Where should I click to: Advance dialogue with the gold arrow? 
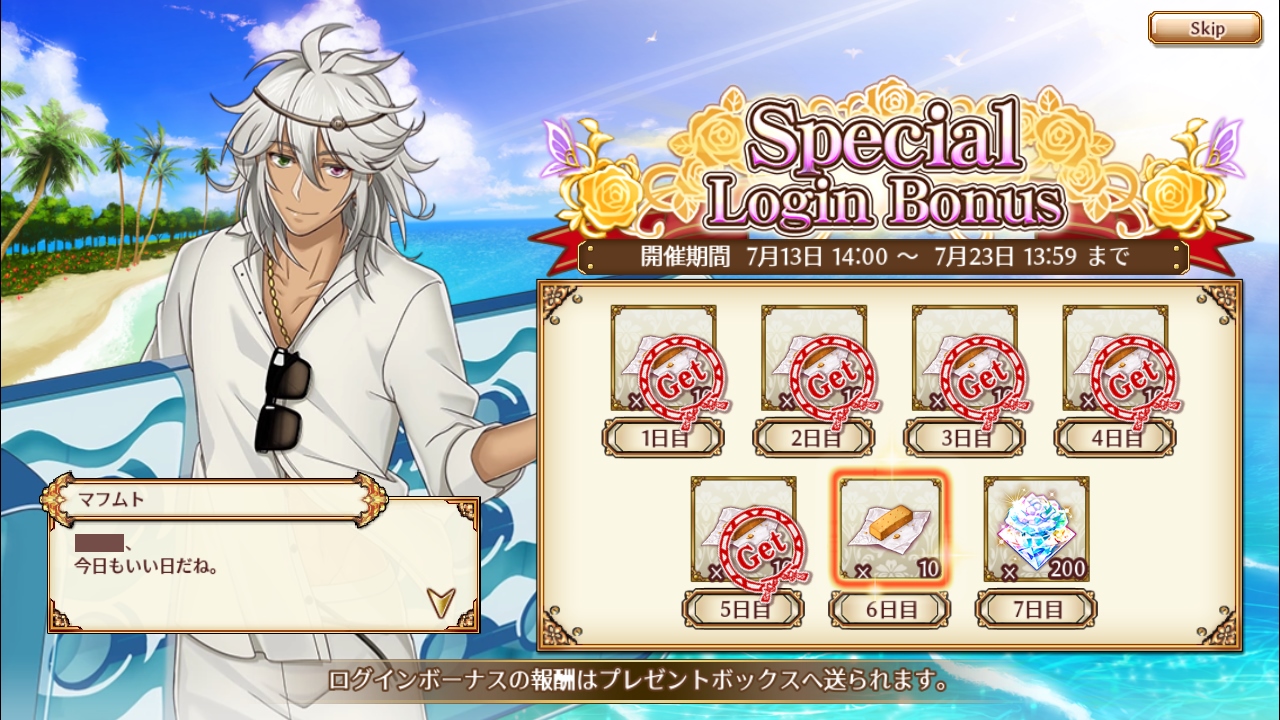tap(438, 600)
